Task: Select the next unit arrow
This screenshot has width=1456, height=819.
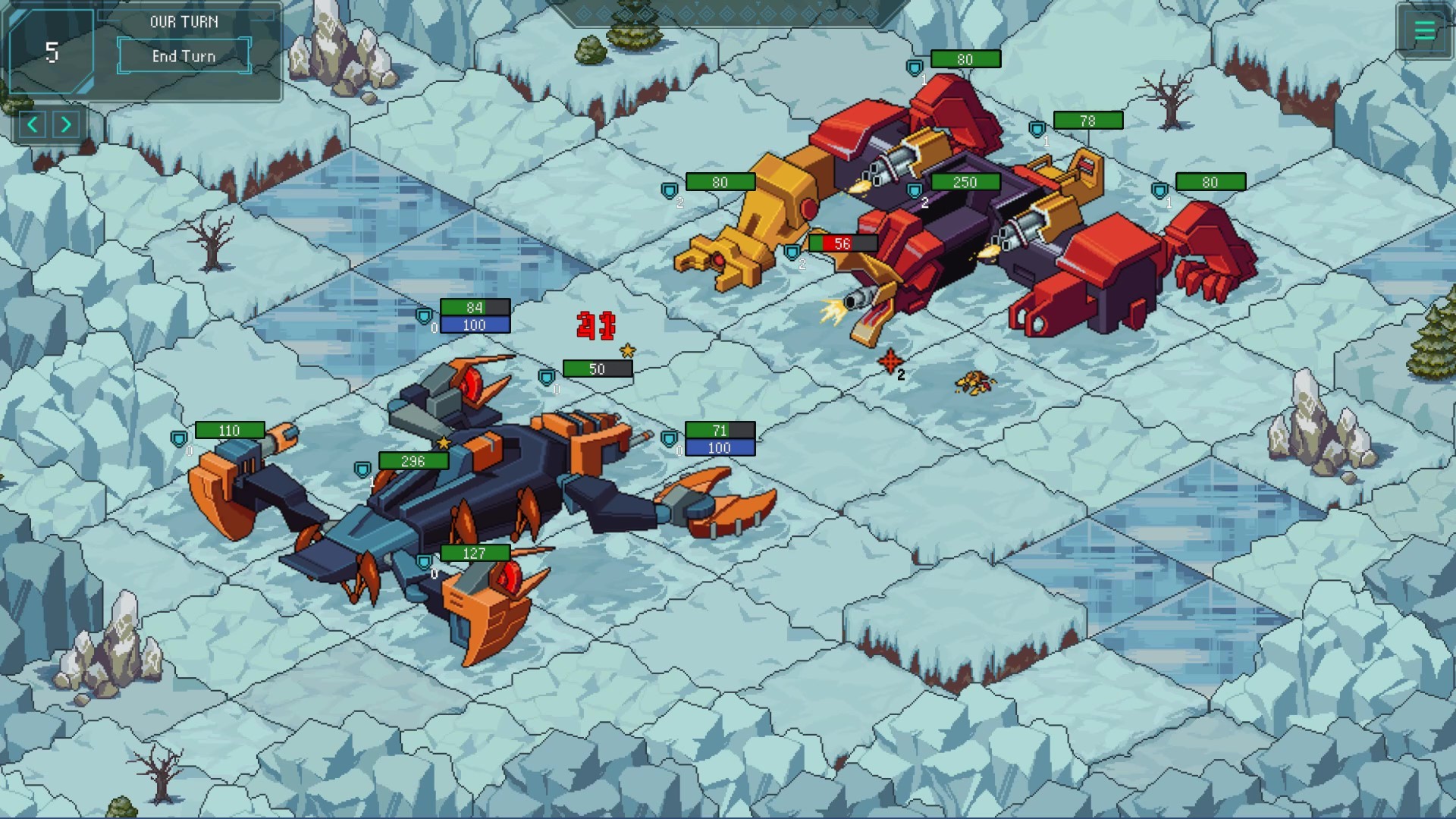Action: [67, 124]
